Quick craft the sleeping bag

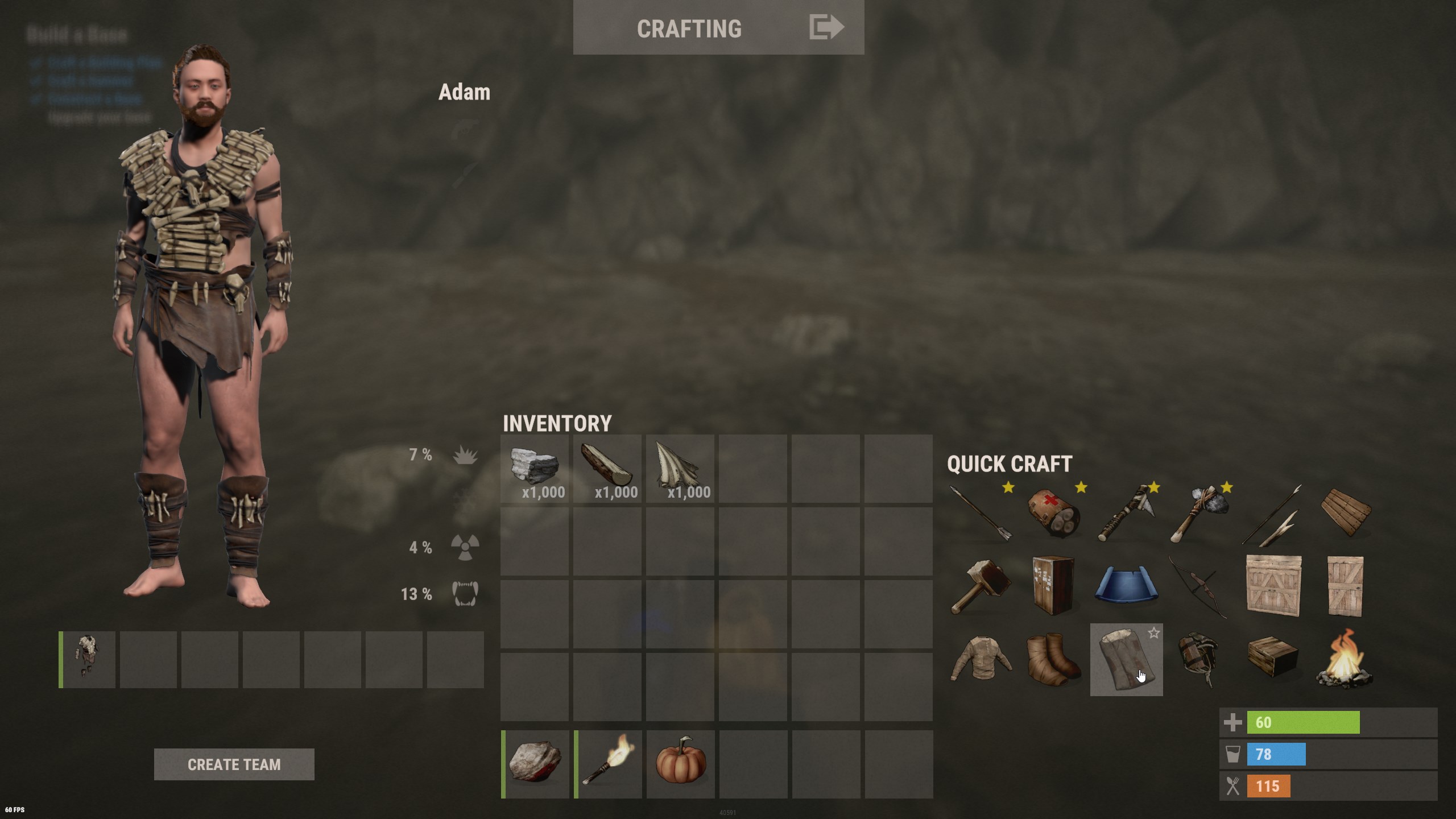(1123, 663)
